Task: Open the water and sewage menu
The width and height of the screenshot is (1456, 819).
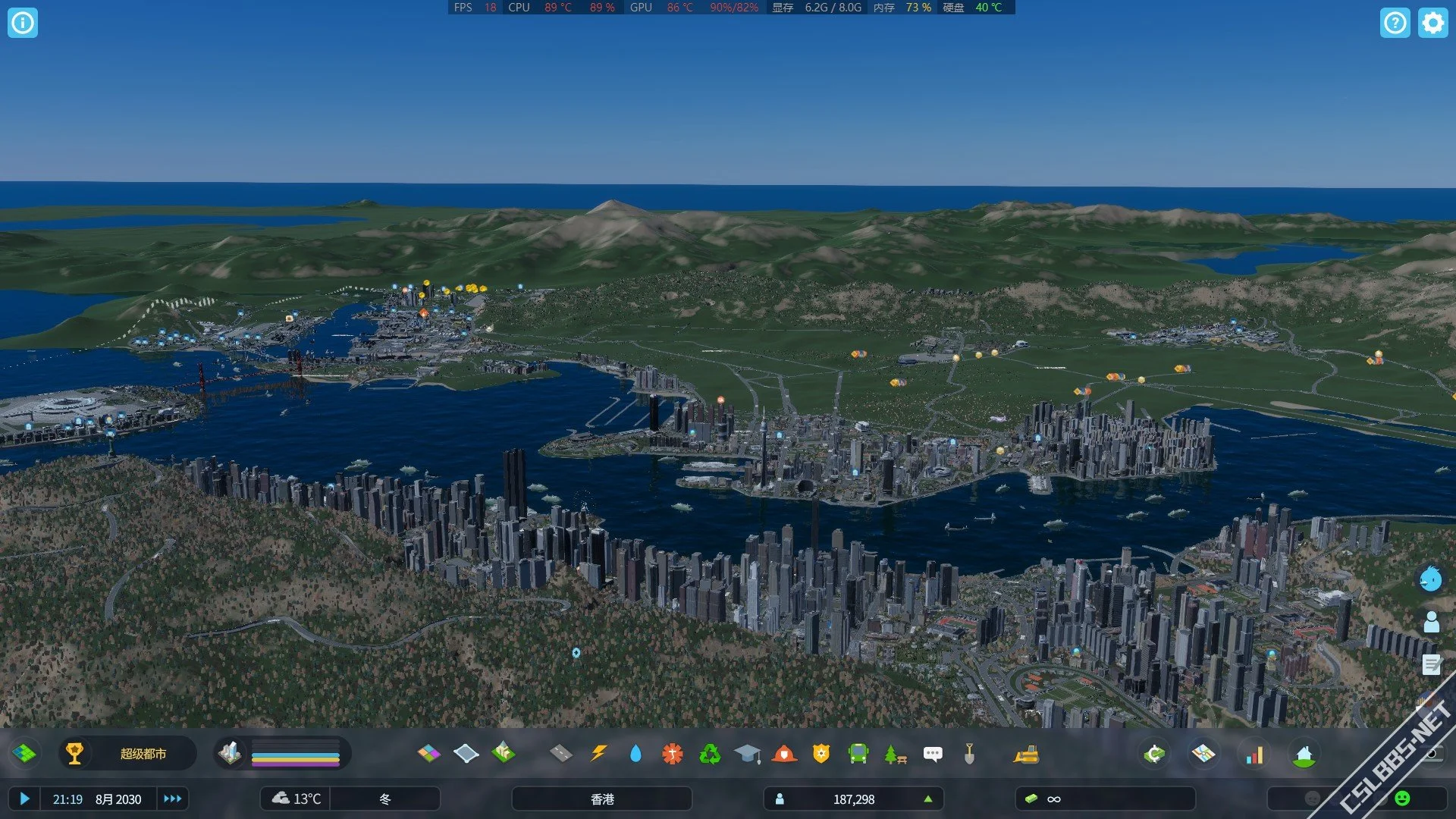Action: click(635, 754)
